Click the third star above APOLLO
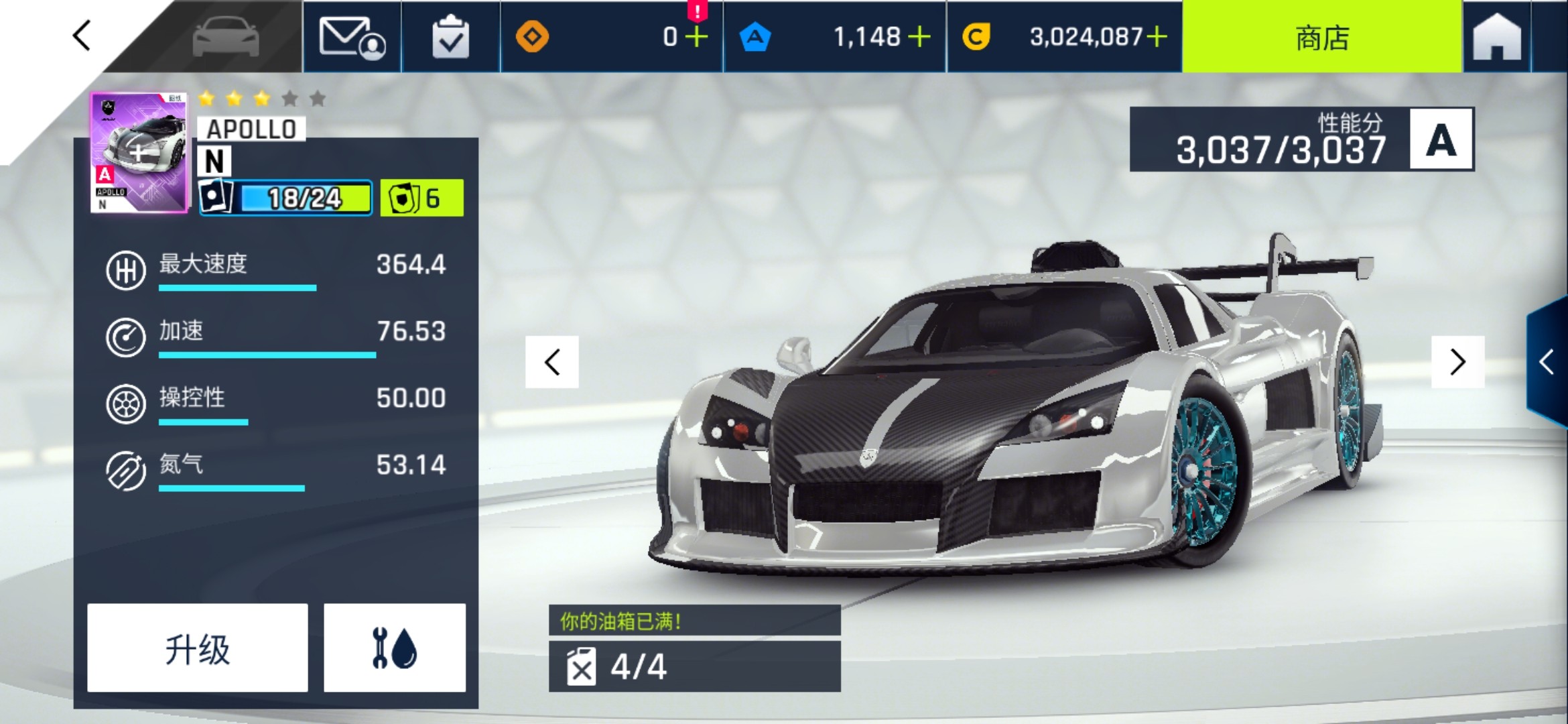 261,98
